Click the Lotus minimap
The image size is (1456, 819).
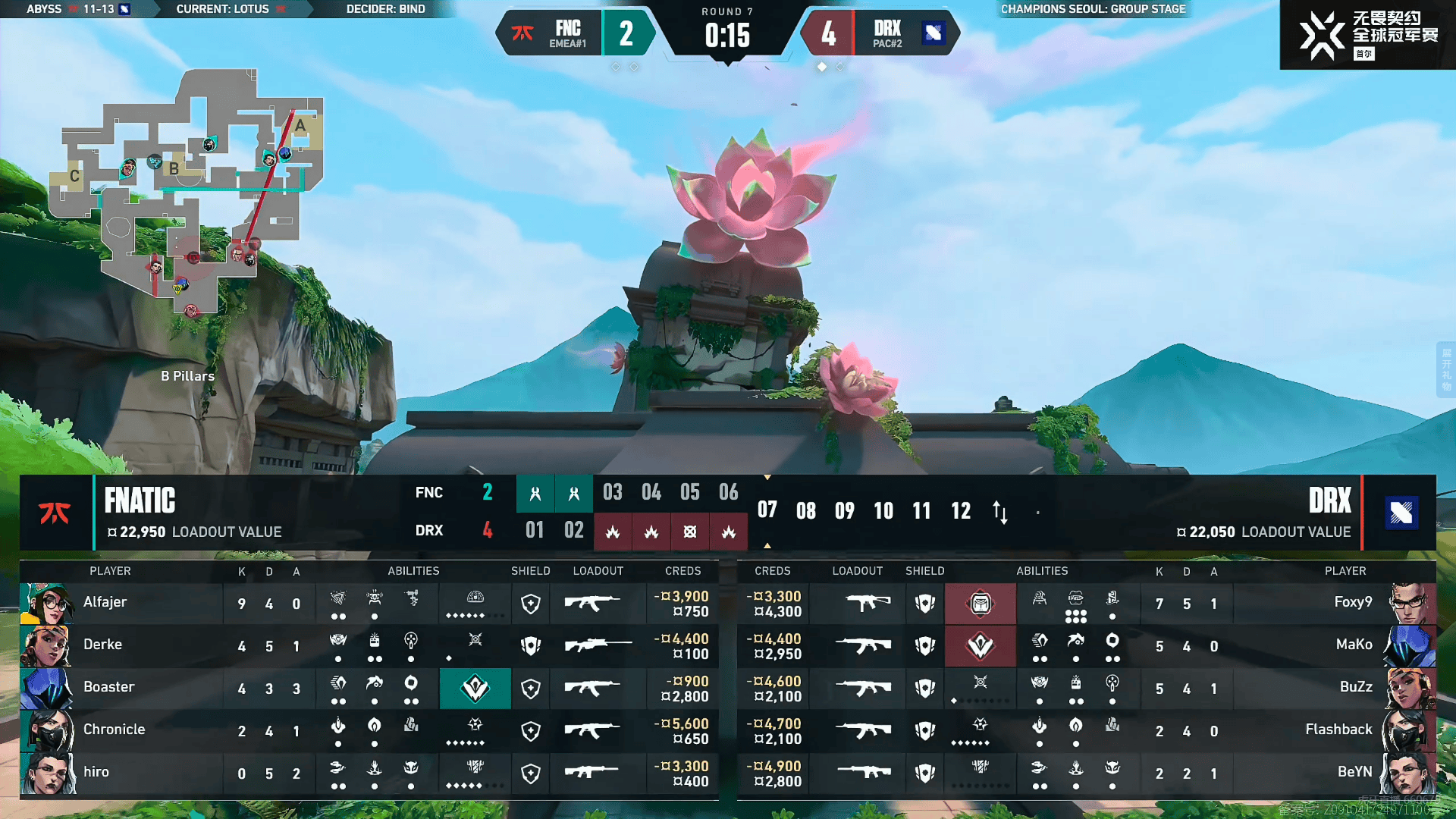(x=186, y=190)
